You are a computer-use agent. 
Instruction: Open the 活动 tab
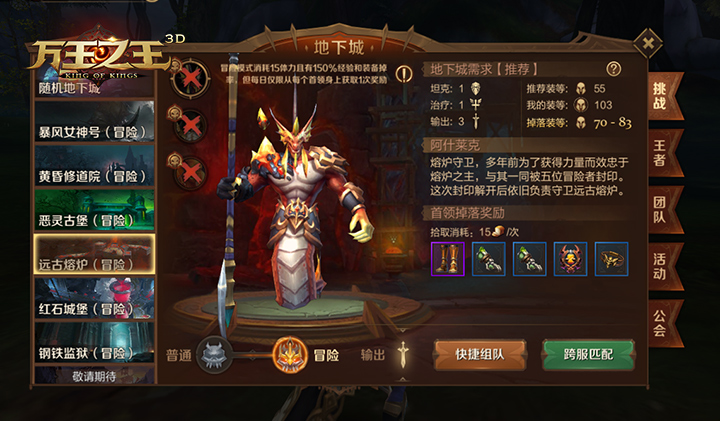click(659, 265)
